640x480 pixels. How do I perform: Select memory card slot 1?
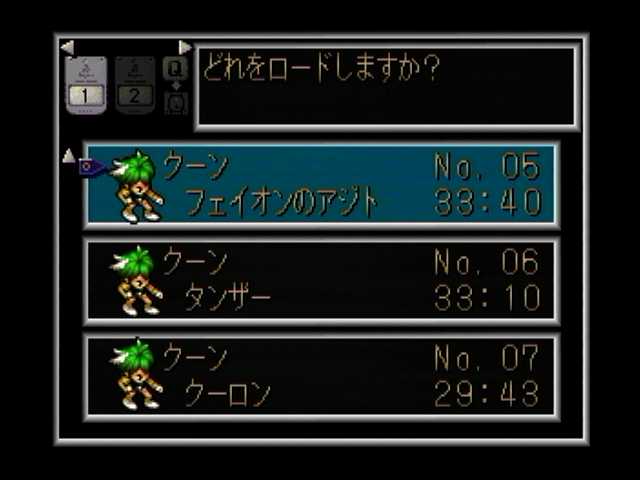tap(85, 85)
